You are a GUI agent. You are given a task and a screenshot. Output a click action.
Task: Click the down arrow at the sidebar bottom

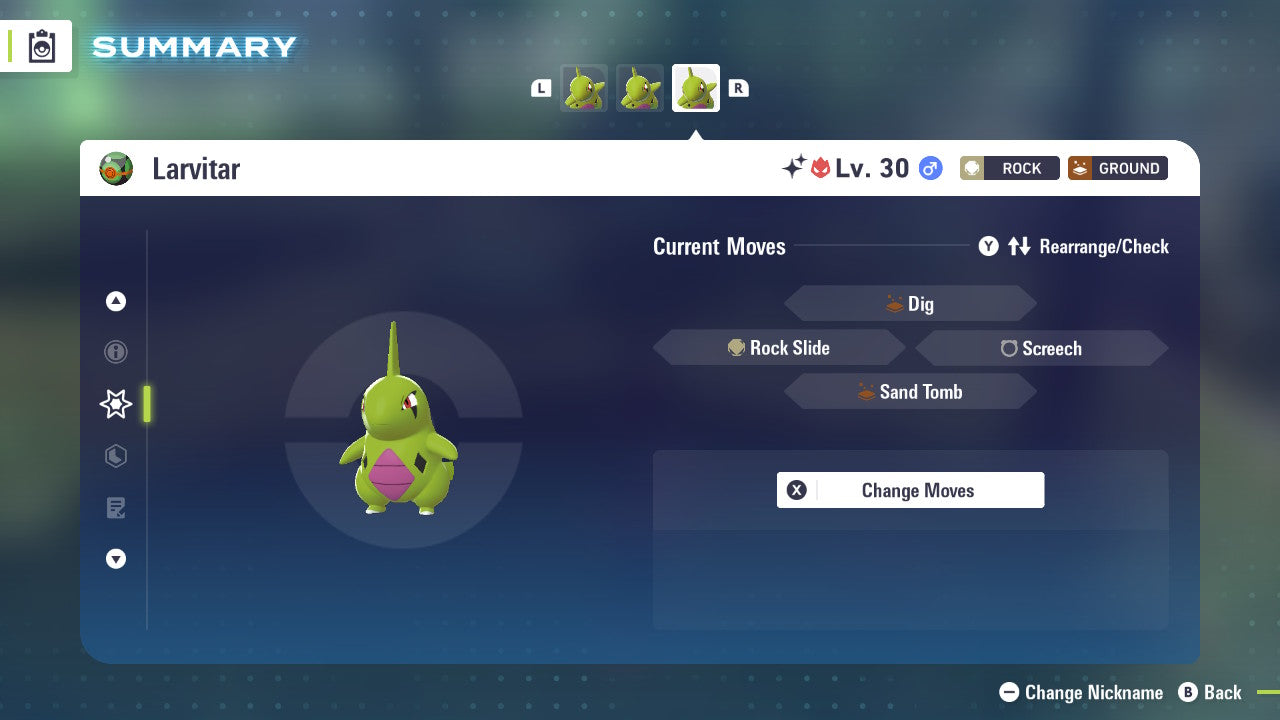point(116,559)
